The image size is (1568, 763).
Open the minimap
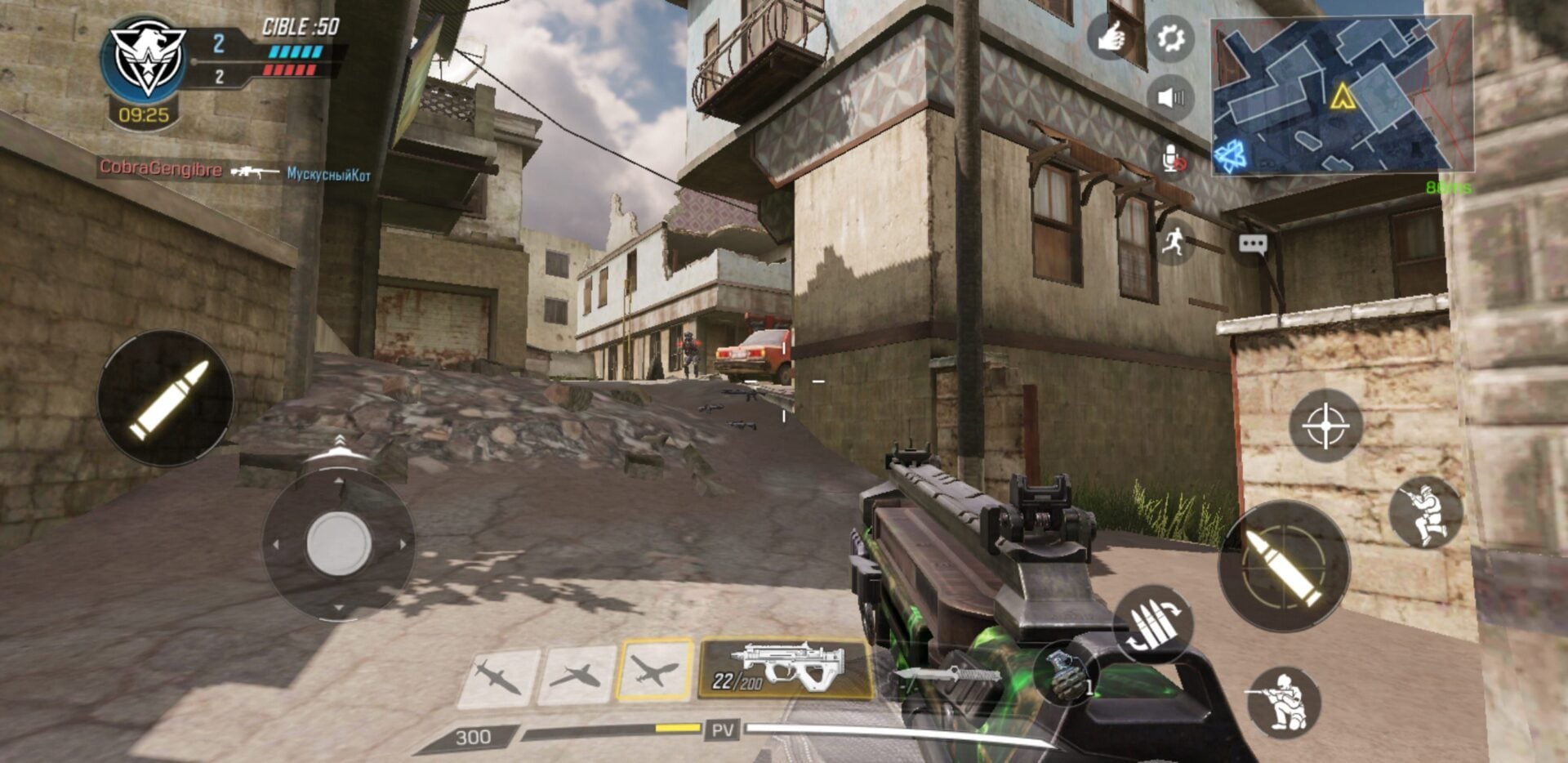[1341, 96]
